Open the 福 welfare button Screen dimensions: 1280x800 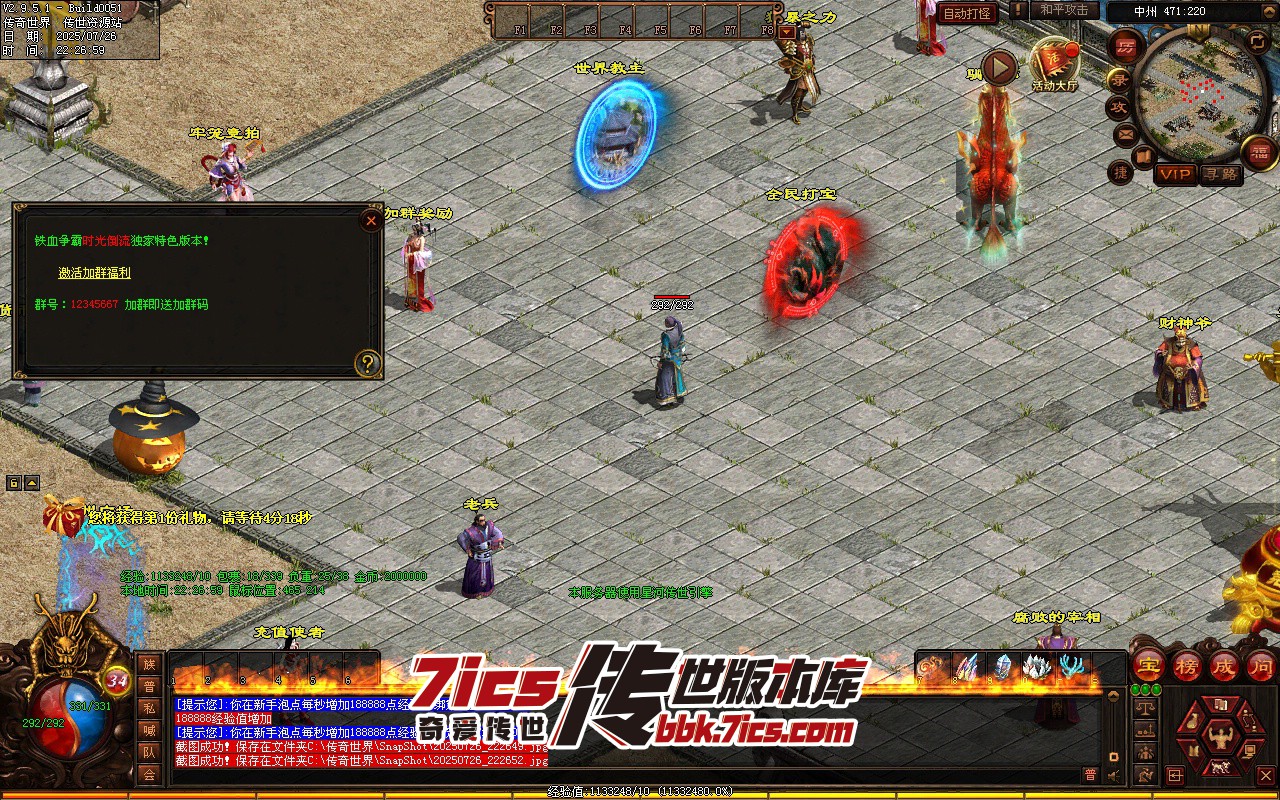[x=1258, y=152]
